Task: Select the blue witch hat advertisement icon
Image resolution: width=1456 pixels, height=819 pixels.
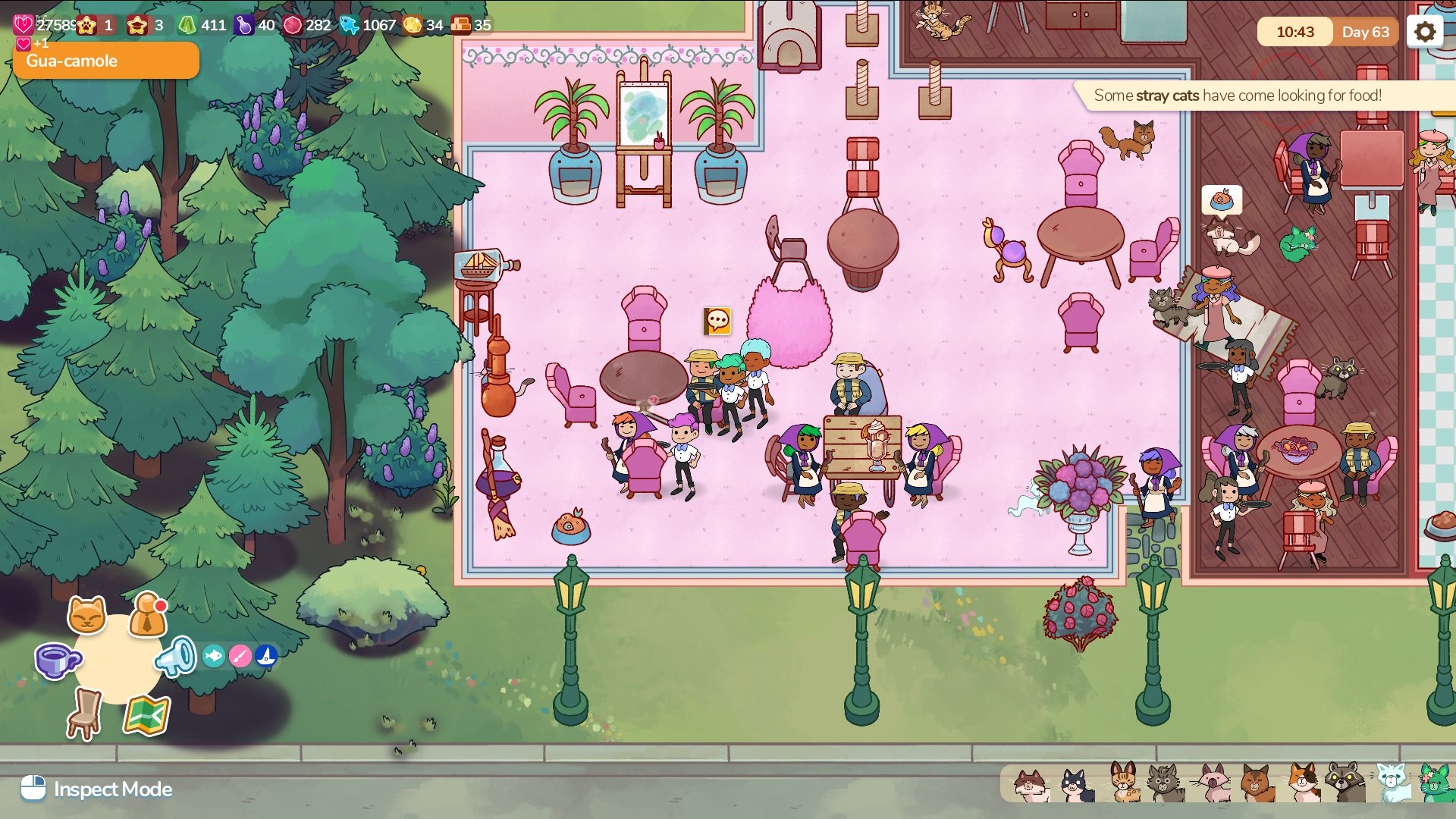Action: point(266,656)
